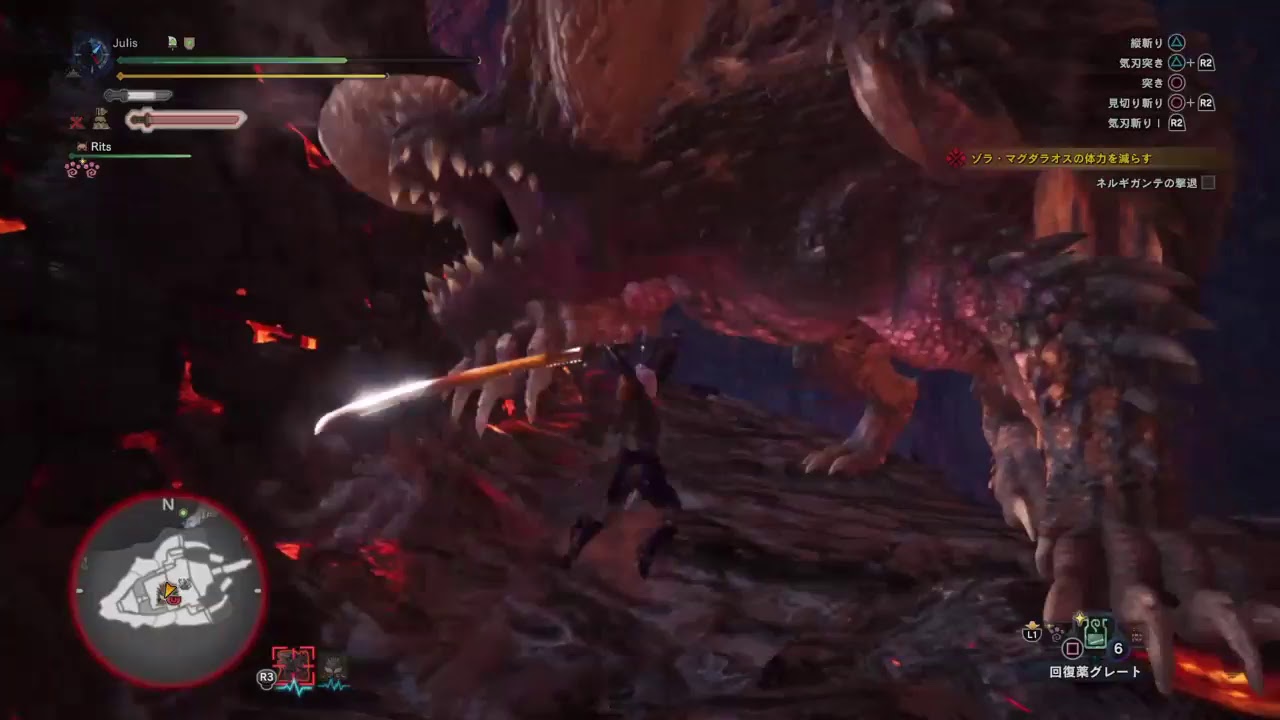This screenshot has height=720, width=1280.
Task: Click the Palico paw icon next to Rits
Action: (x=81, y=145)
